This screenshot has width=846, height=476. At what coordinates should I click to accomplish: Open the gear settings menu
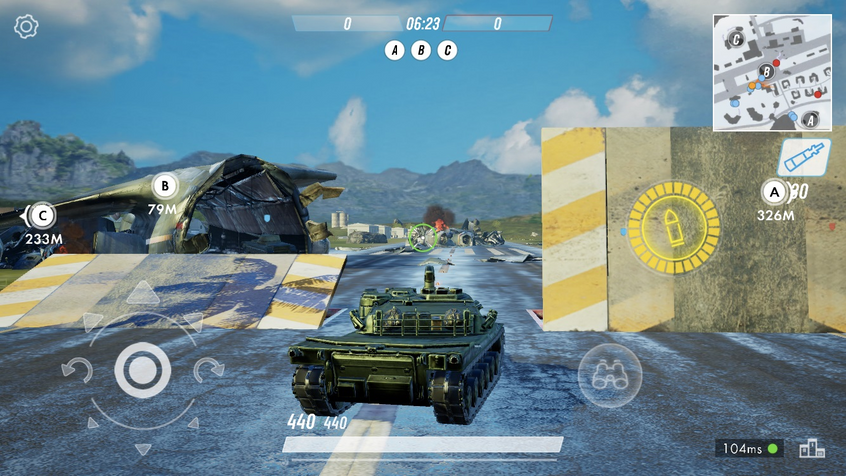pyautogui.click(x=26, y=27)
